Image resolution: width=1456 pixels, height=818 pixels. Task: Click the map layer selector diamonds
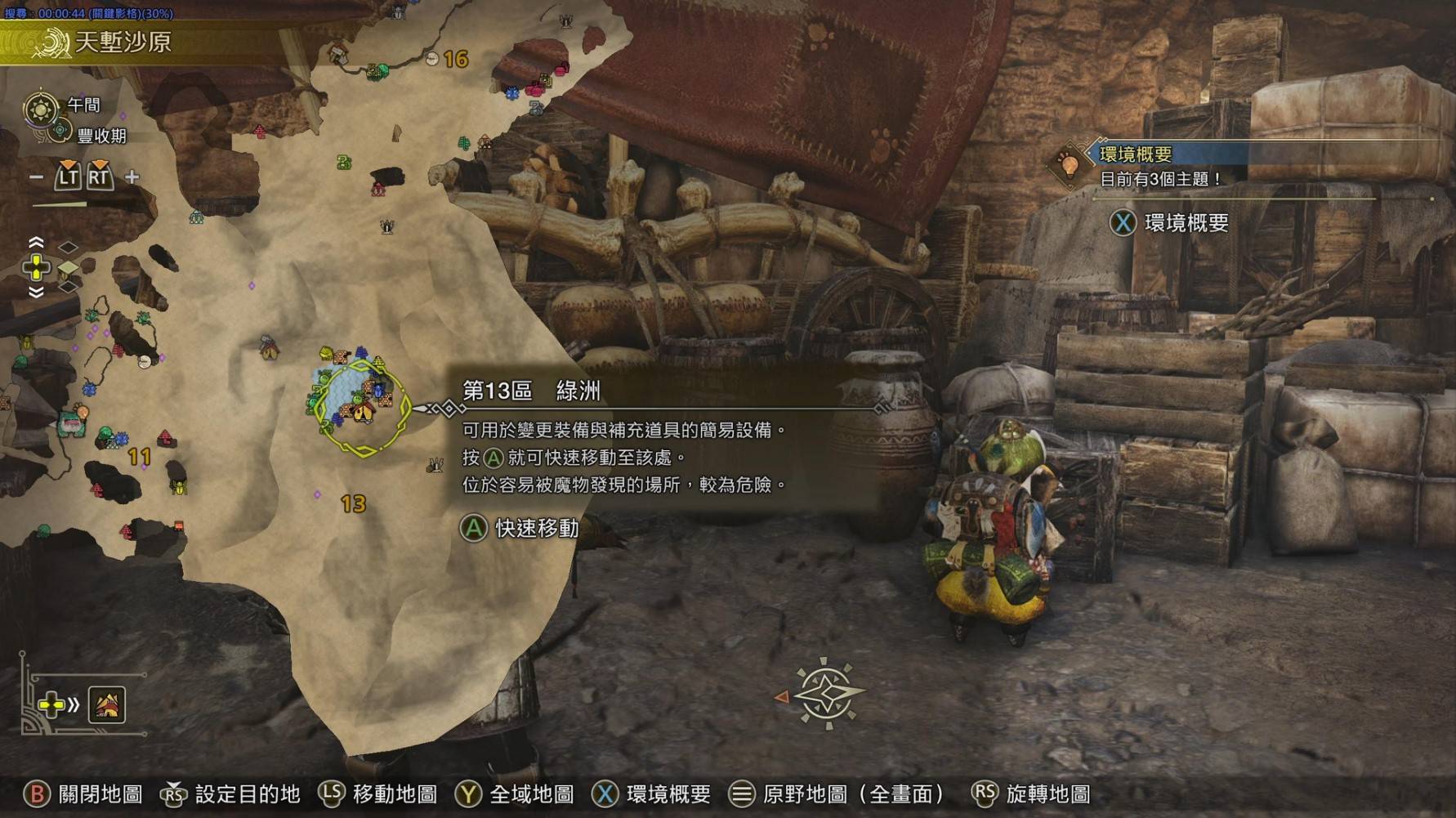[69, 267]
